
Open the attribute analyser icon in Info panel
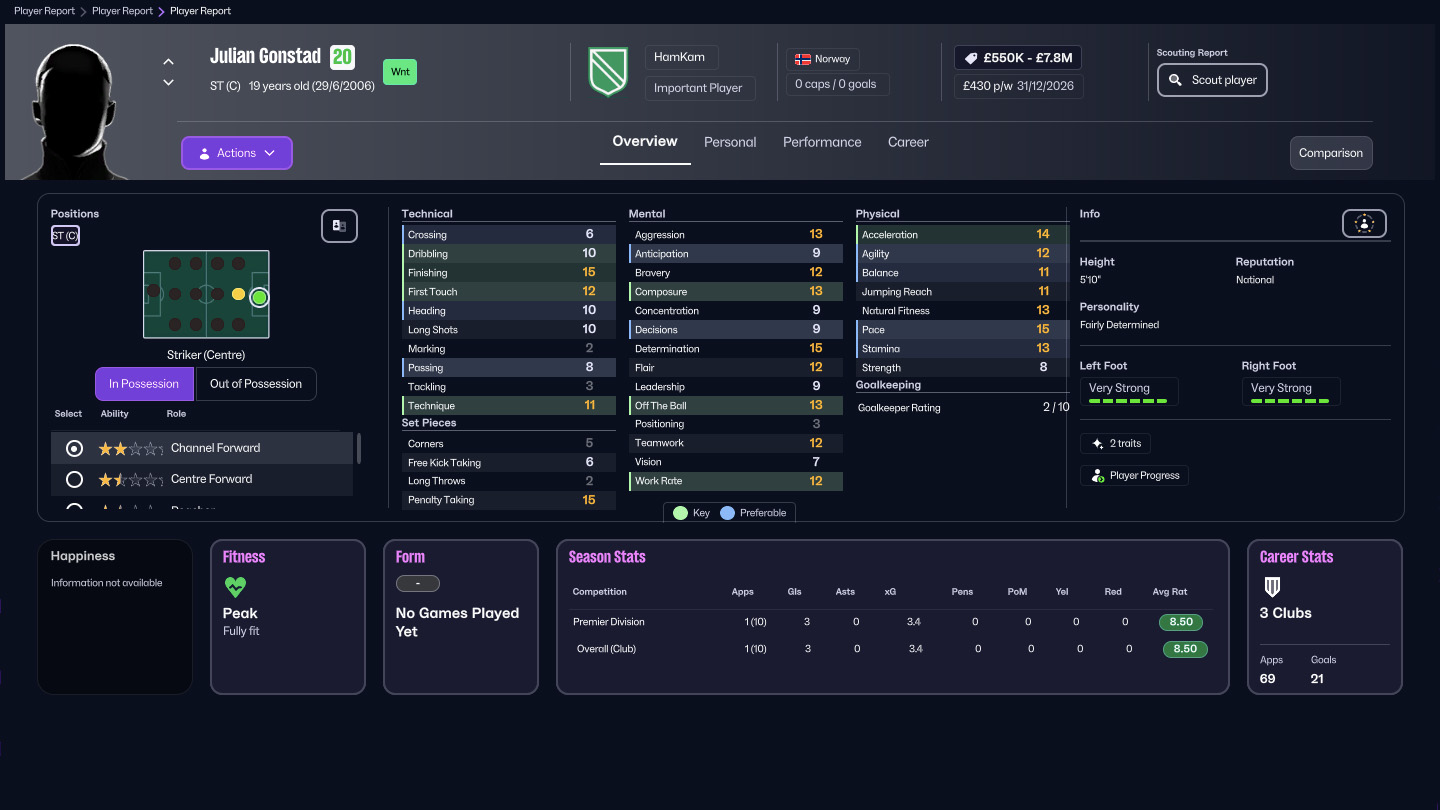1364,223
